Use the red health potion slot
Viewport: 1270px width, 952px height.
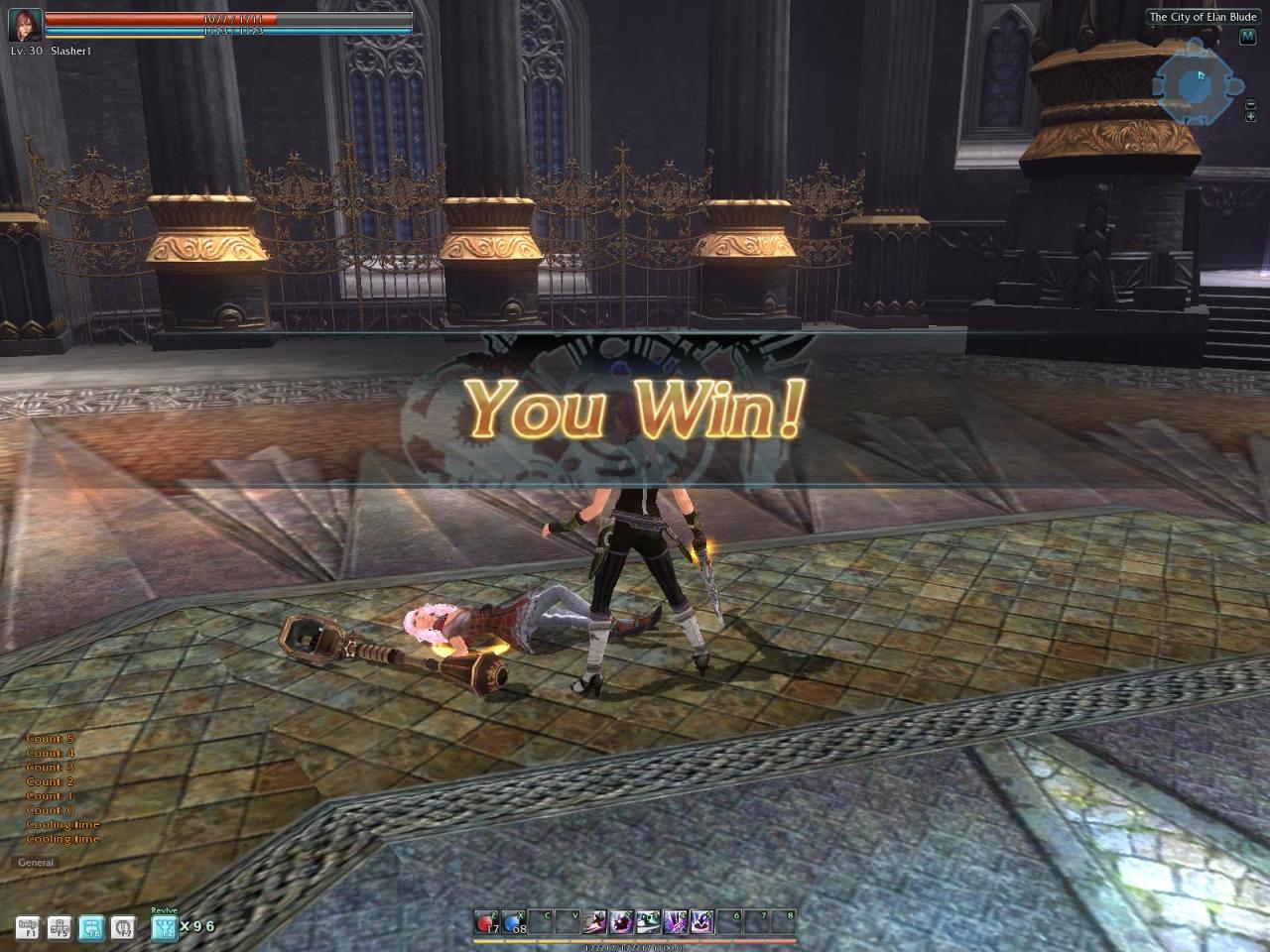pos(487,923)
